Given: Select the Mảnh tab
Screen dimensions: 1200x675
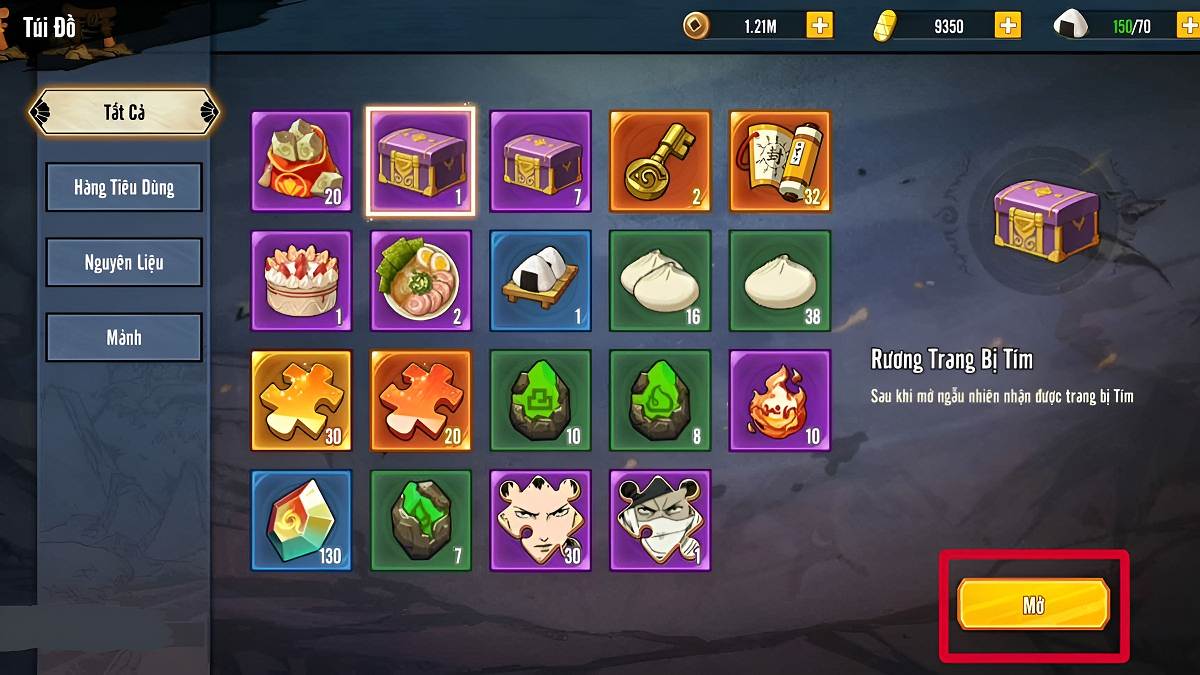Looking at the screenshot, I should [x=124, y=337].
